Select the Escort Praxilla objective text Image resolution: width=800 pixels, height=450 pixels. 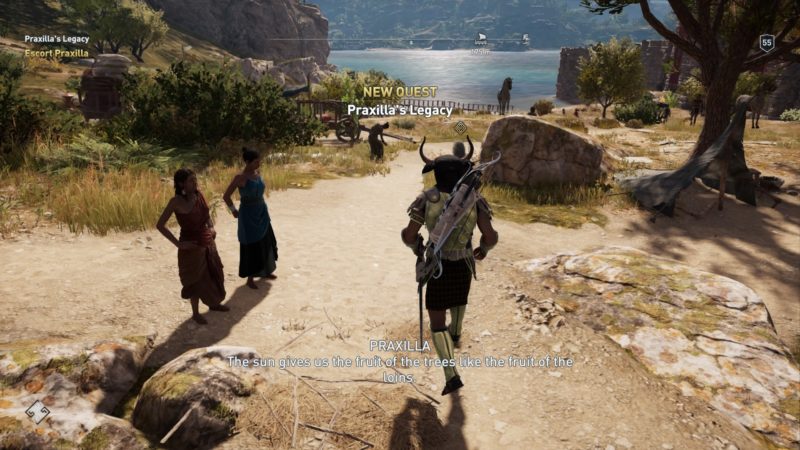point(57,52)
